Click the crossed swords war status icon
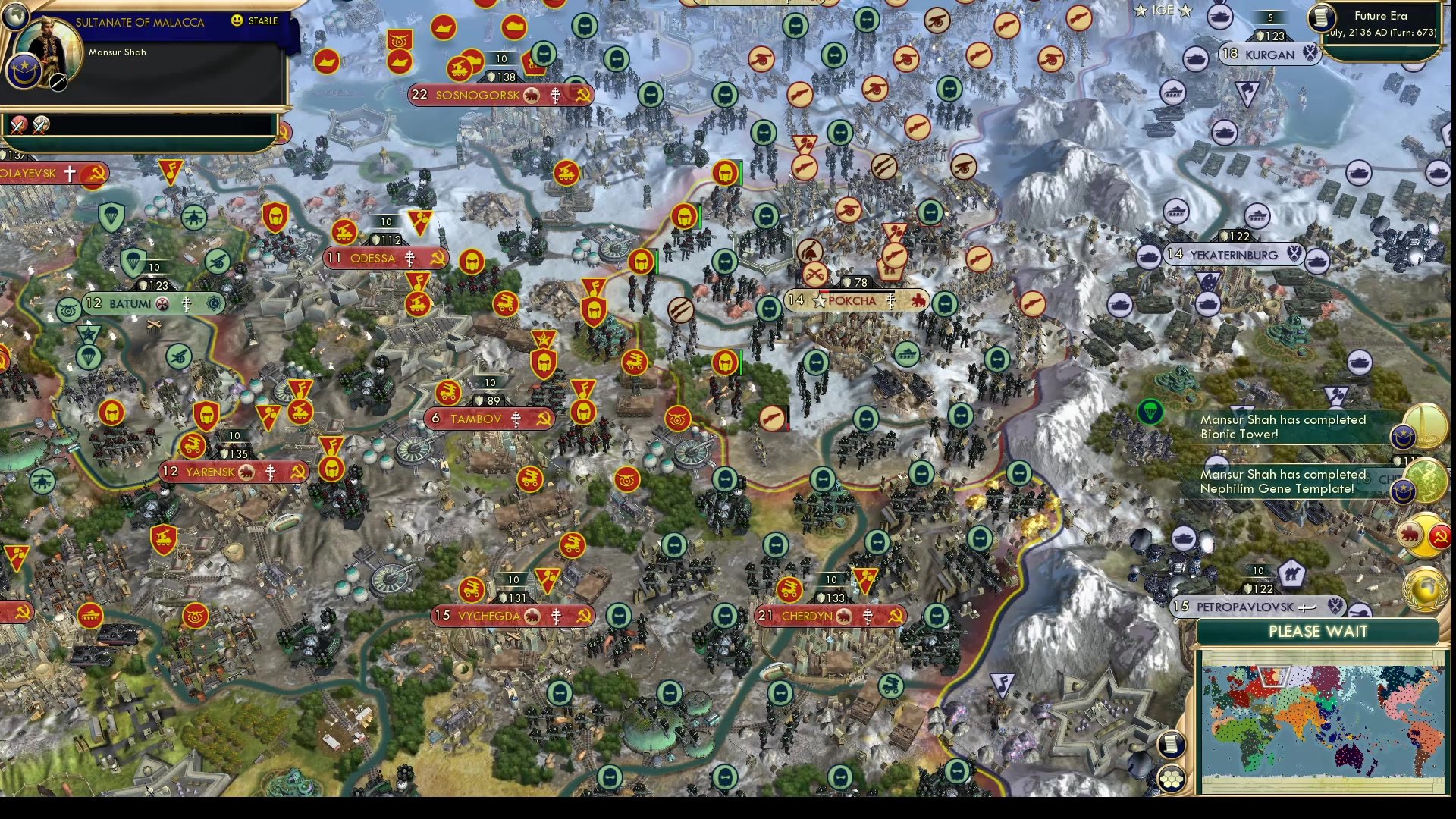The width and height of the screenshot is (1456, 819). tap(17, 127)
